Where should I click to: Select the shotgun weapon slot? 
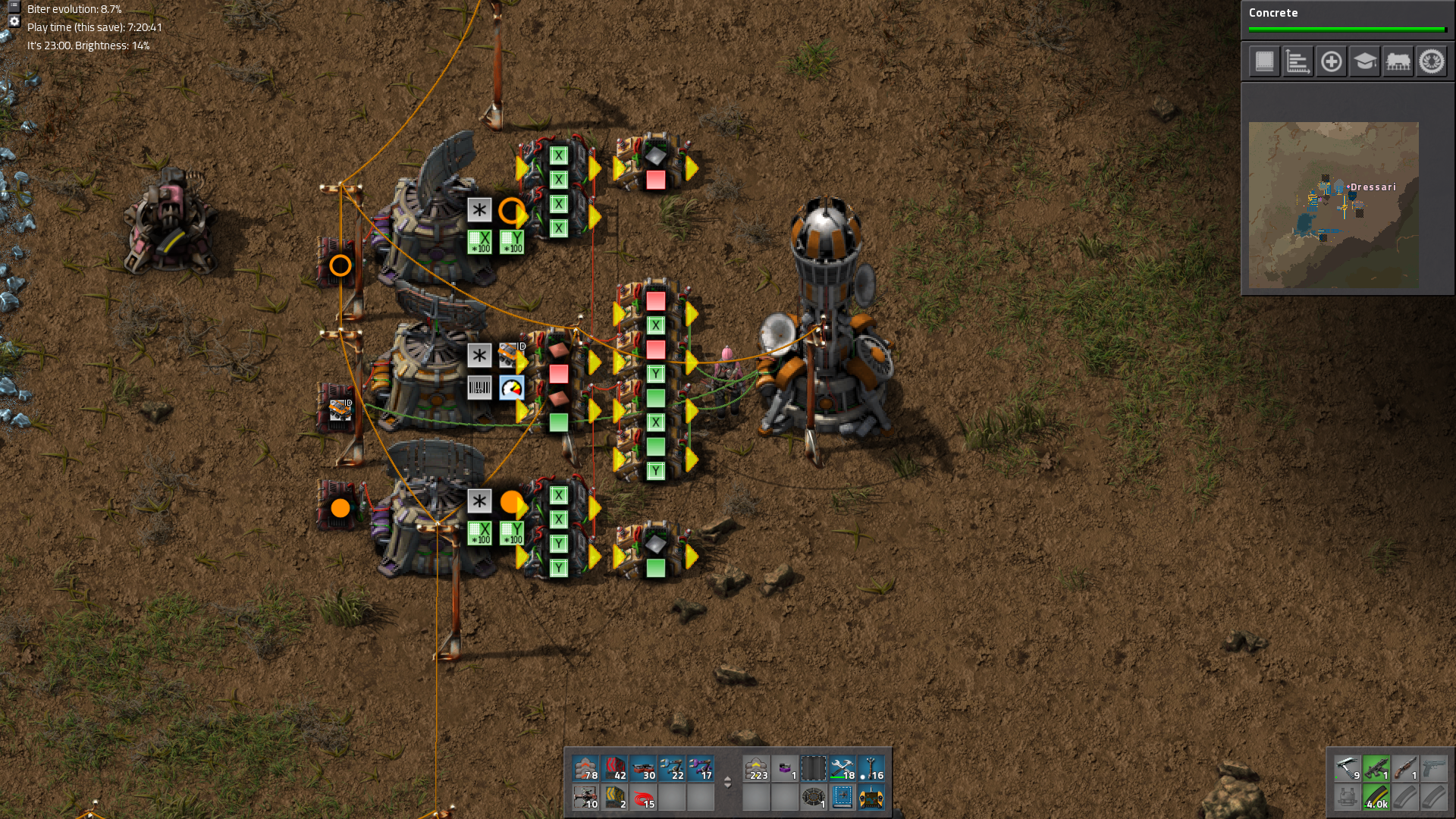click(x=1404, y=768)
